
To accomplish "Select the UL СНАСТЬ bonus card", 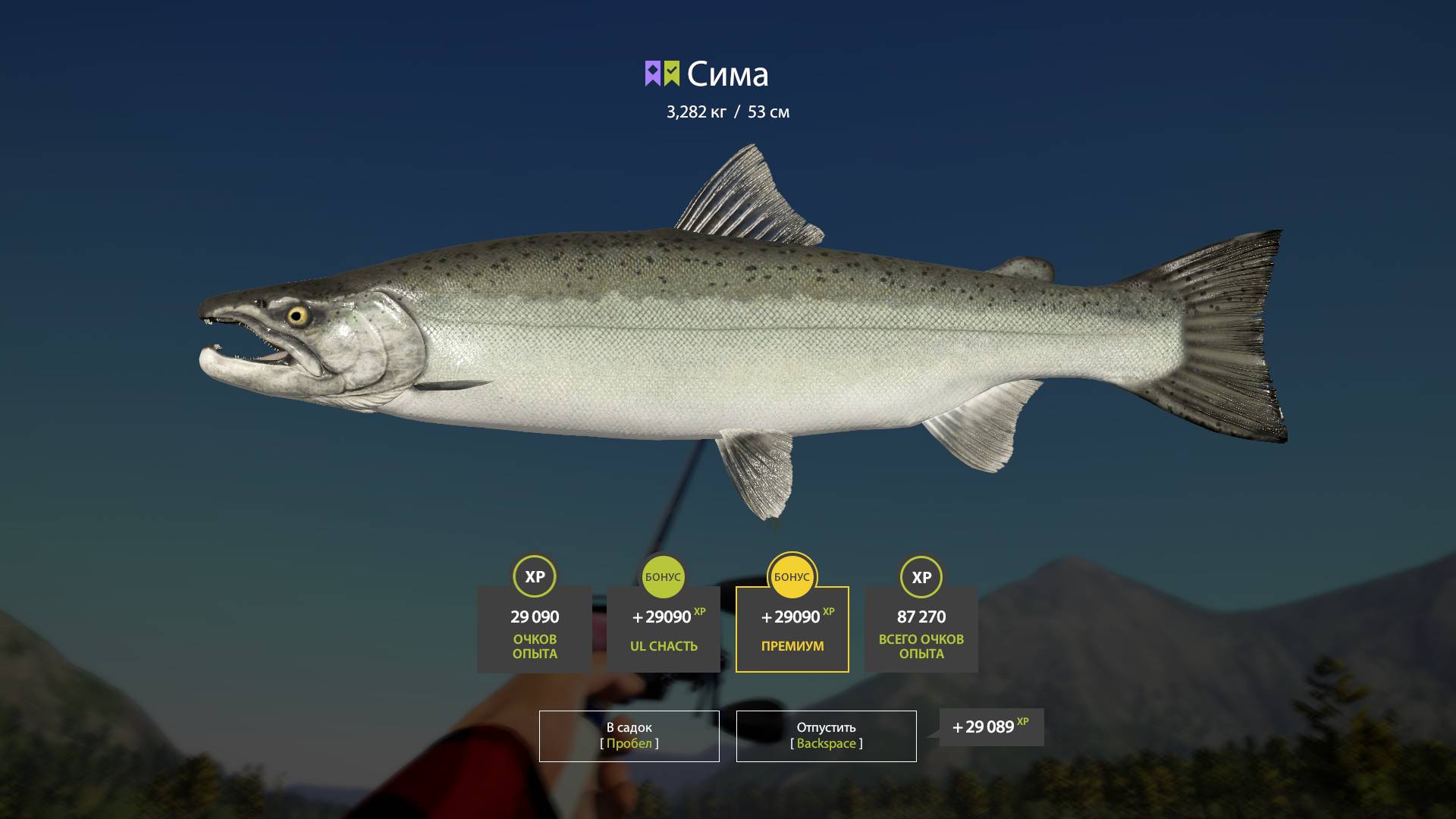I will coord(663,629).
